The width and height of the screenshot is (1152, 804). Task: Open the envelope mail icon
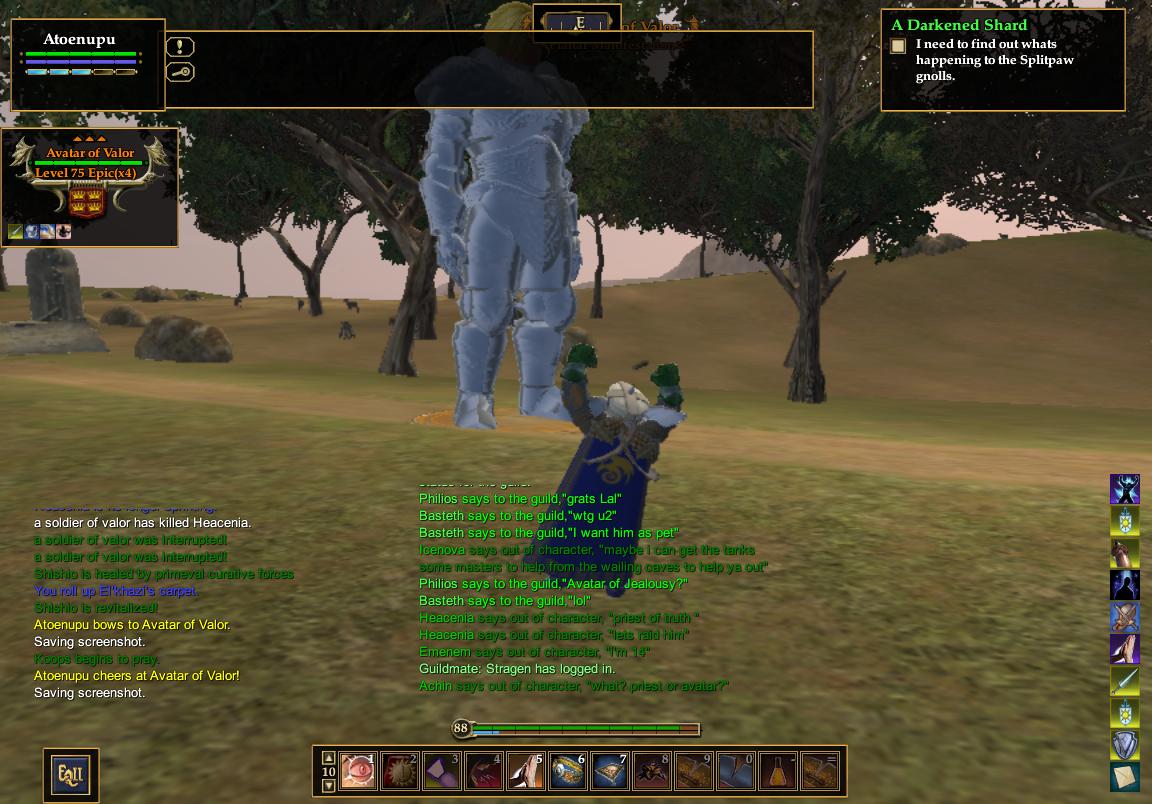click(x=1125, y=777)
